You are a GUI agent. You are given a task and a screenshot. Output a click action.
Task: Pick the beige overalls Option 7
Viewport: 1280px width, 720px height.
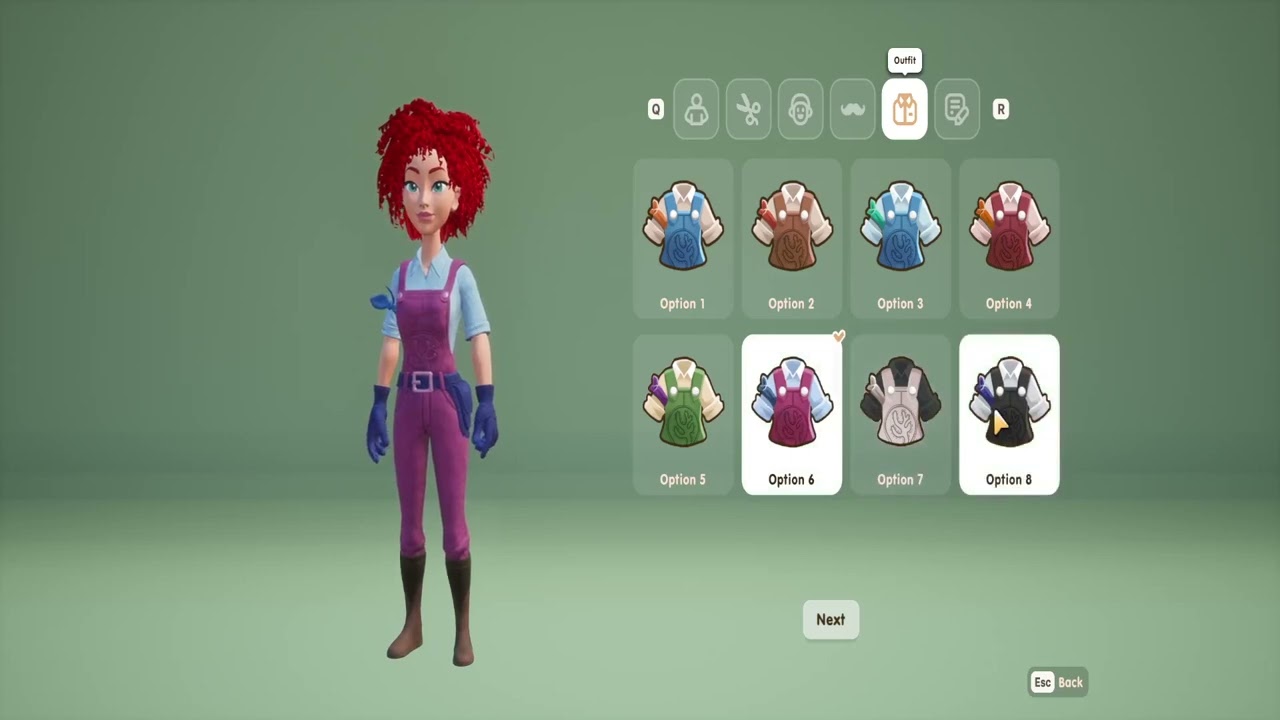tap(900, 414)
